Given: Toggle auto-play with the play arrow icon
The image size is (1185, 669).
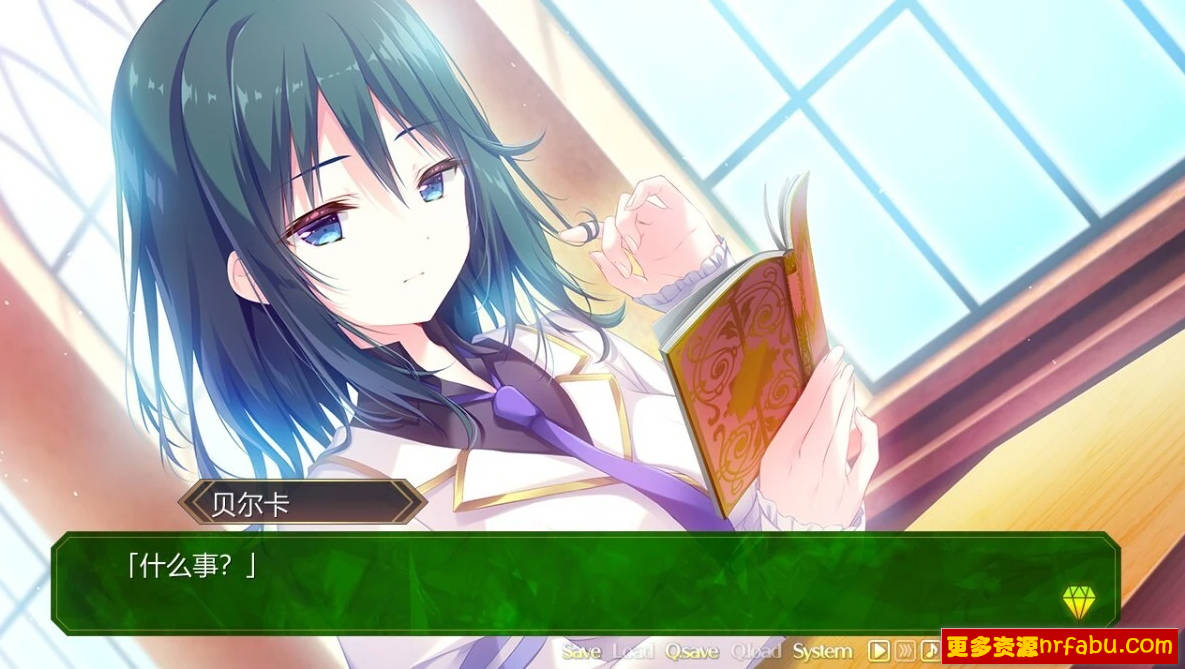Looking at the screenshot, I should point(878,651).
